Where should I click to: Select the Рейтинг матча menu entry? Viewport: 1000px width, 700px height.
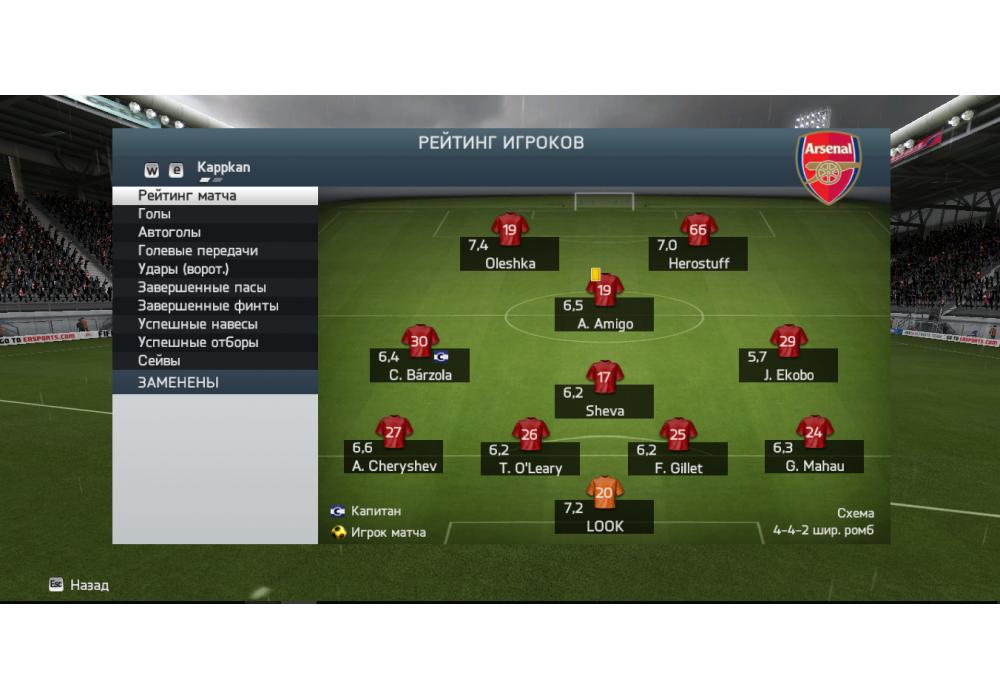[x=215, y=196]
